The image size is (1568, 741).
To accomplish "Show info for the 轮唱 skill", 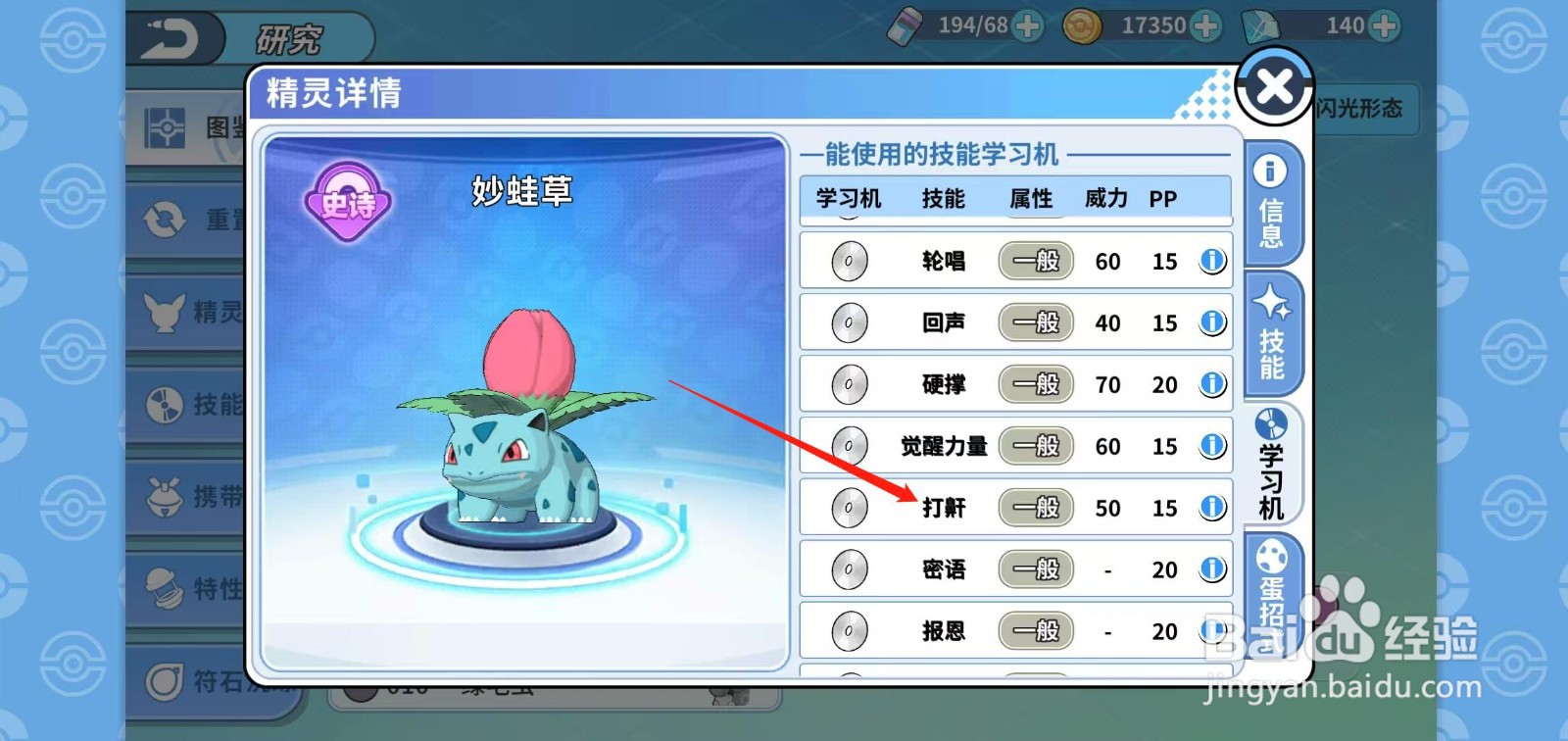I will point(1213,261).
